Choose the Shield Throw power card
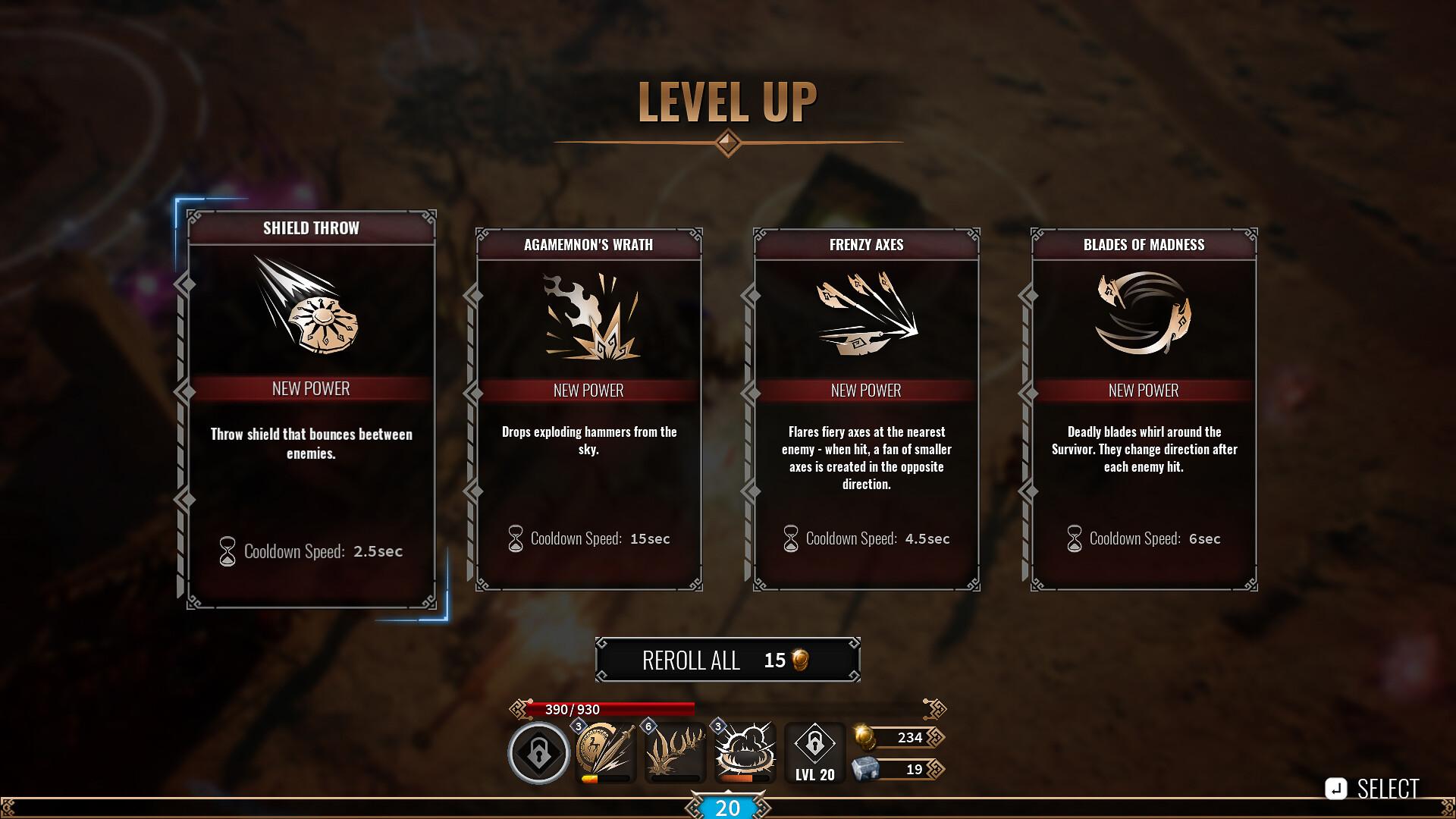 [x=311, y=409]
